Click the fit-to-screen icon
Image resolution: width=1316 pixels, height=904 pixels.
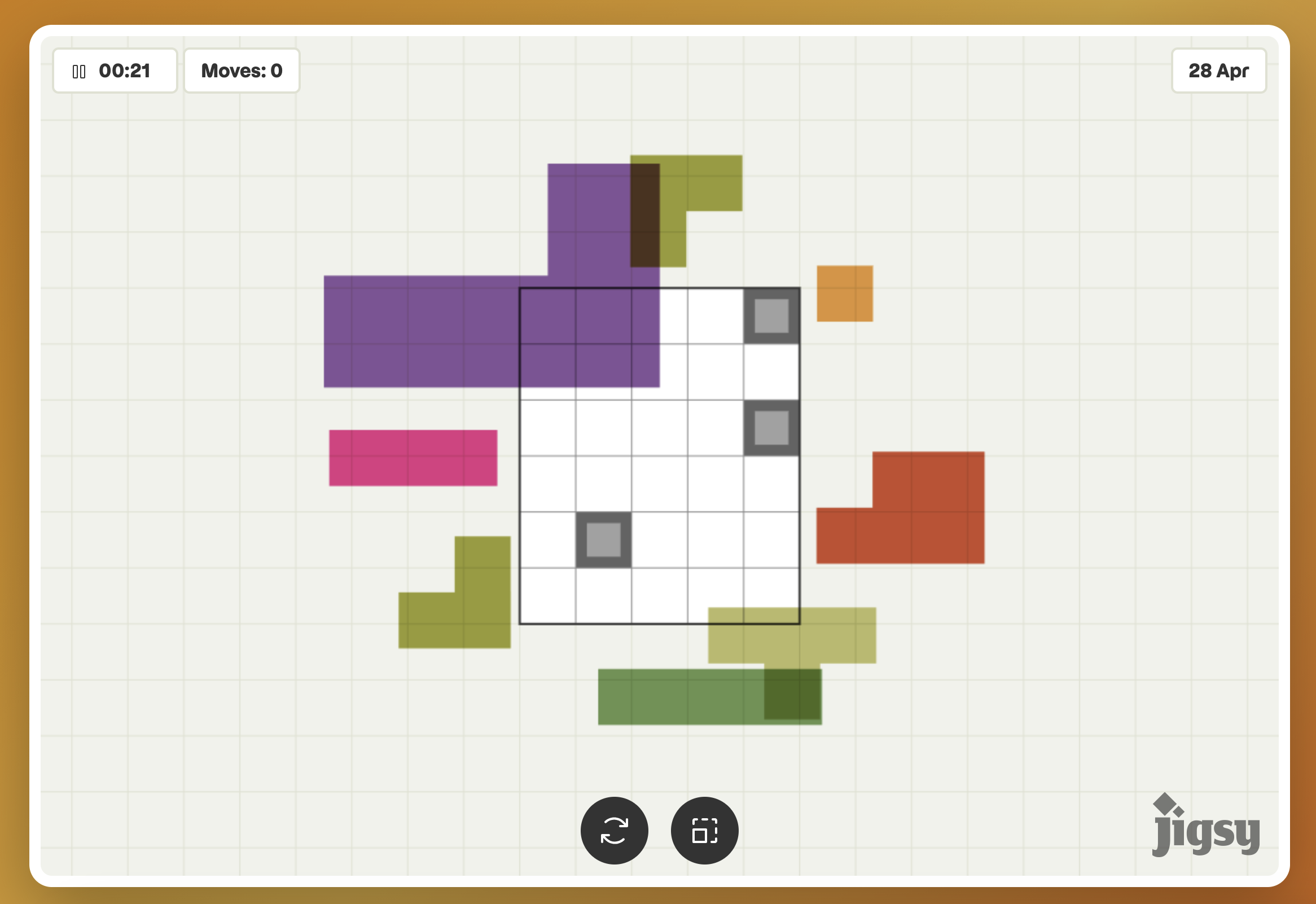705,830
